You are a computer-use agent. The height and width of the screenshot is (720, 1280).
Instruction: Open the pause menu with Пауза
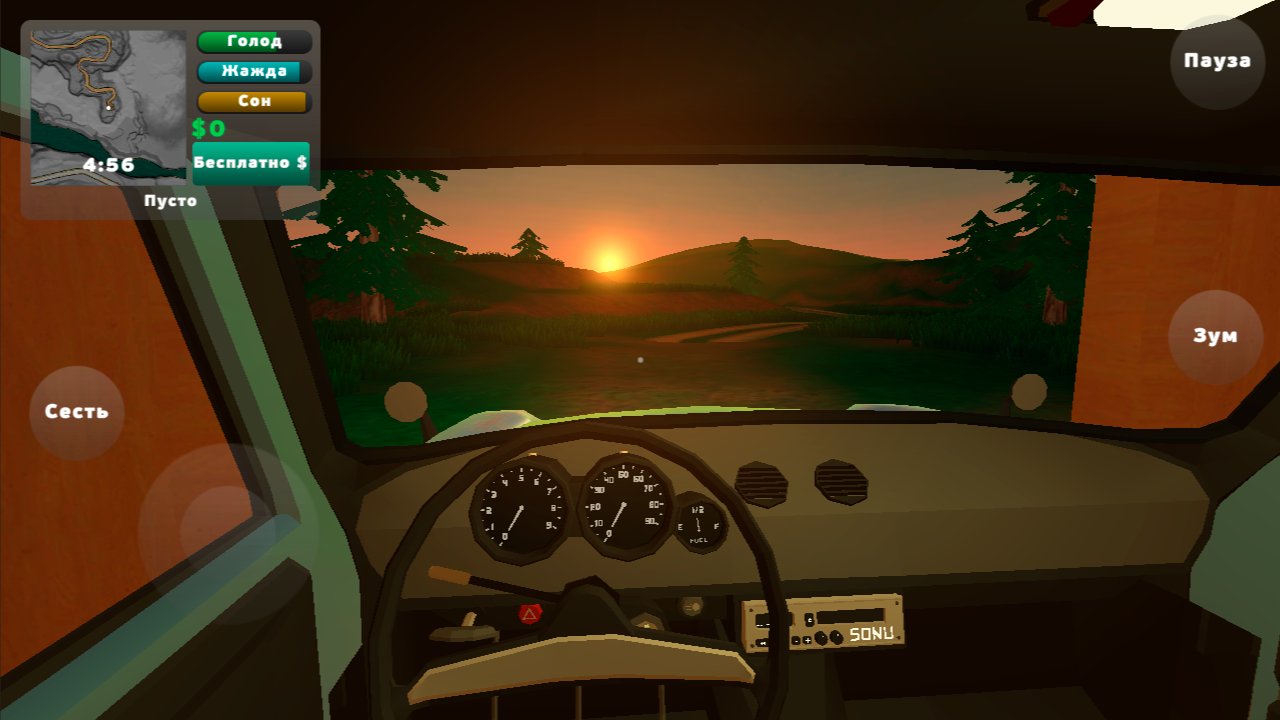[1216, 61]
